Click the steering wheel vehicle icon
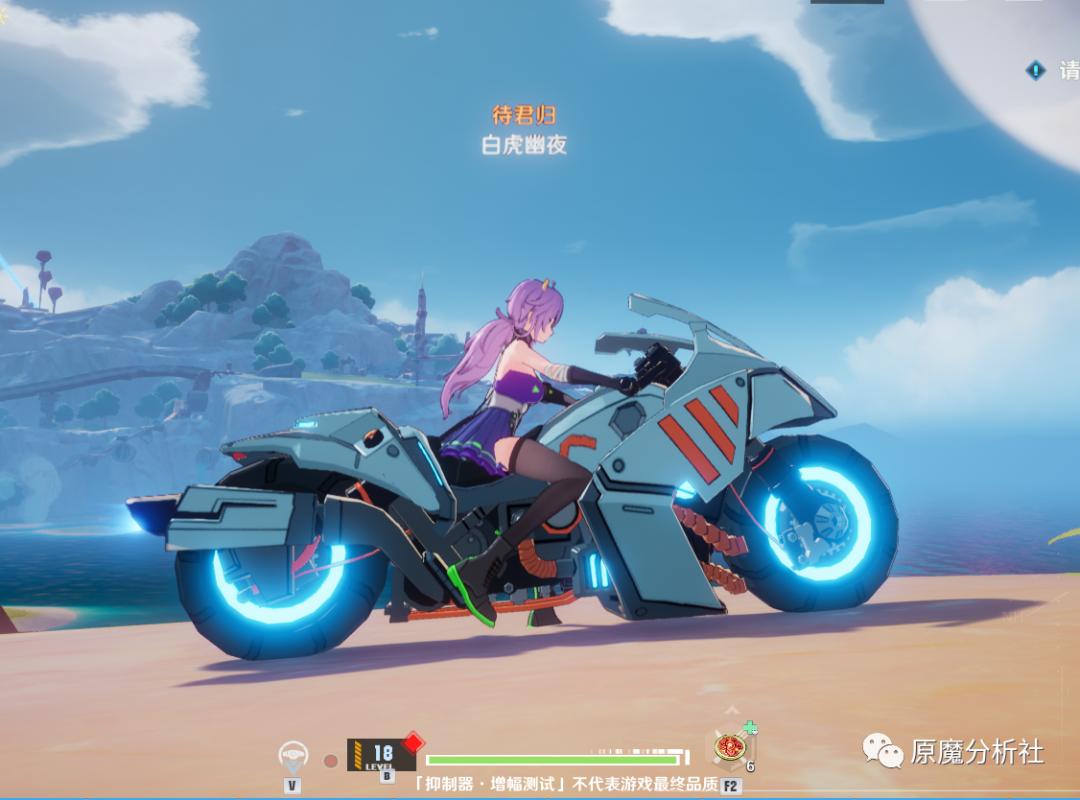Image resolution: width=1080 pixels, height=800 pixels. pos(293,756)
